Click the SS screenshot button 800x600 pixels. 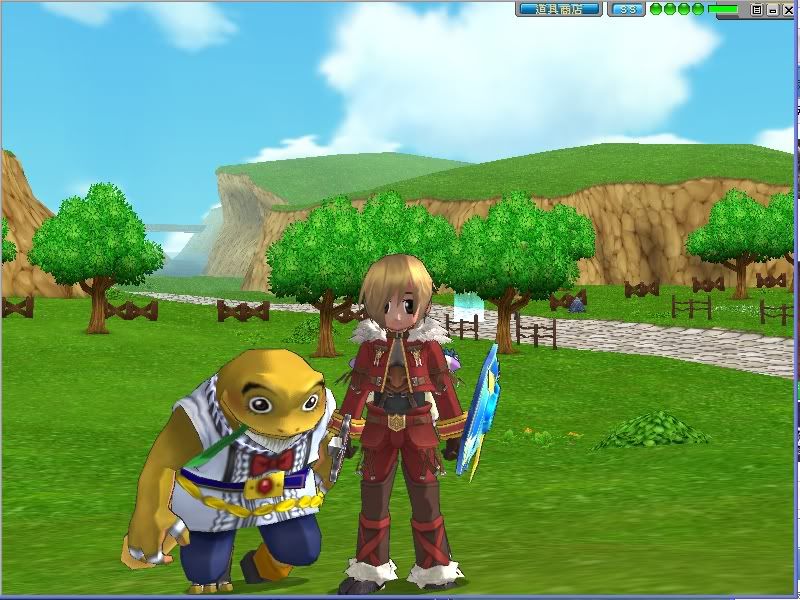click(x=626, y=9)
